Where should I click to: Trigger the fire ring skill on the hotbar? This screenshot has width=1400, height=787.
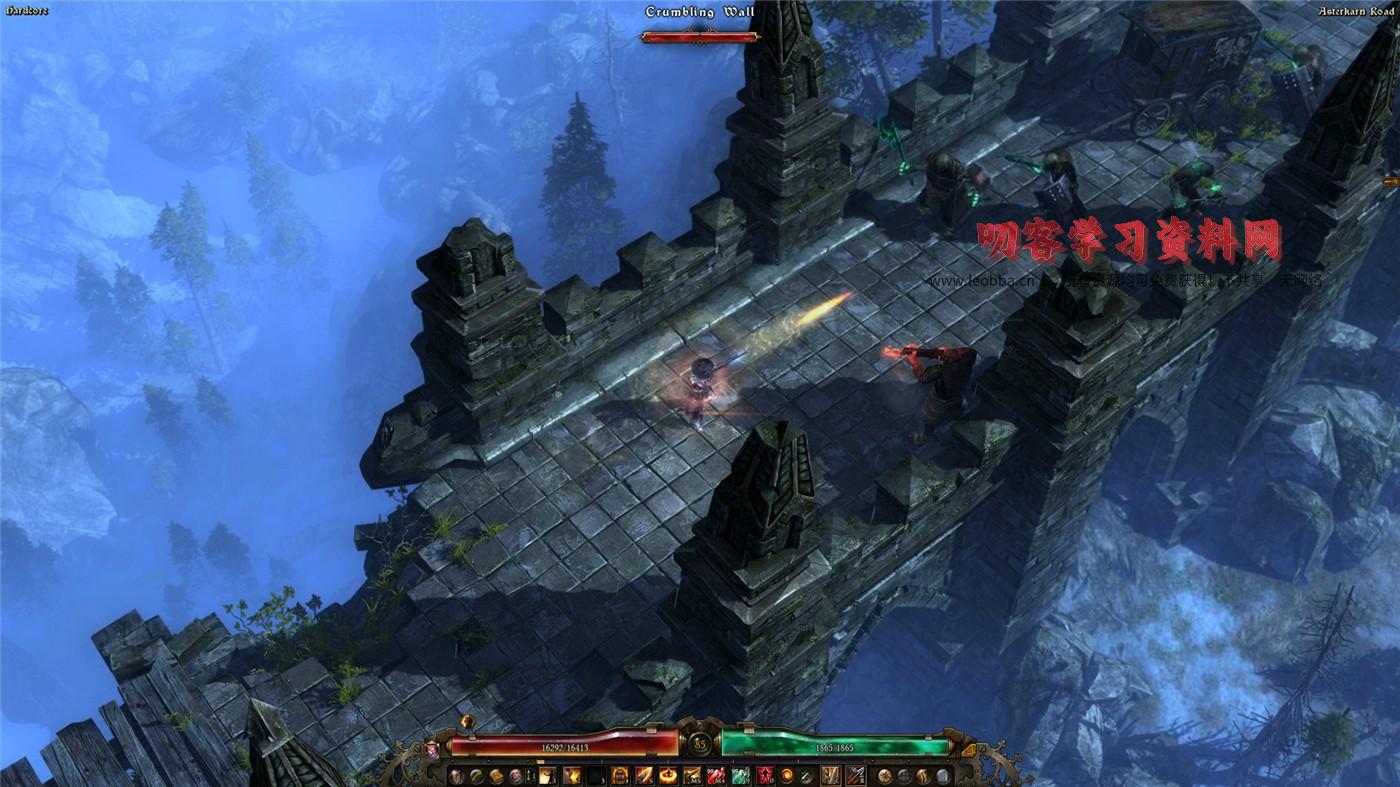tap(667, 777)
